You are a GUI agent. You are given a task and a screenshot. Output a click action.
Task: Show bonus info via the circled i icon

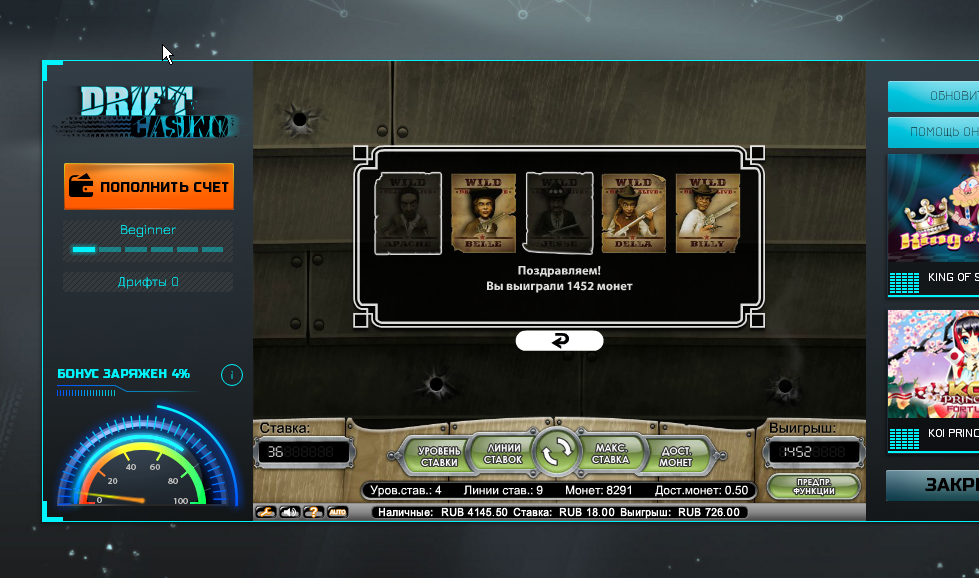232,375
